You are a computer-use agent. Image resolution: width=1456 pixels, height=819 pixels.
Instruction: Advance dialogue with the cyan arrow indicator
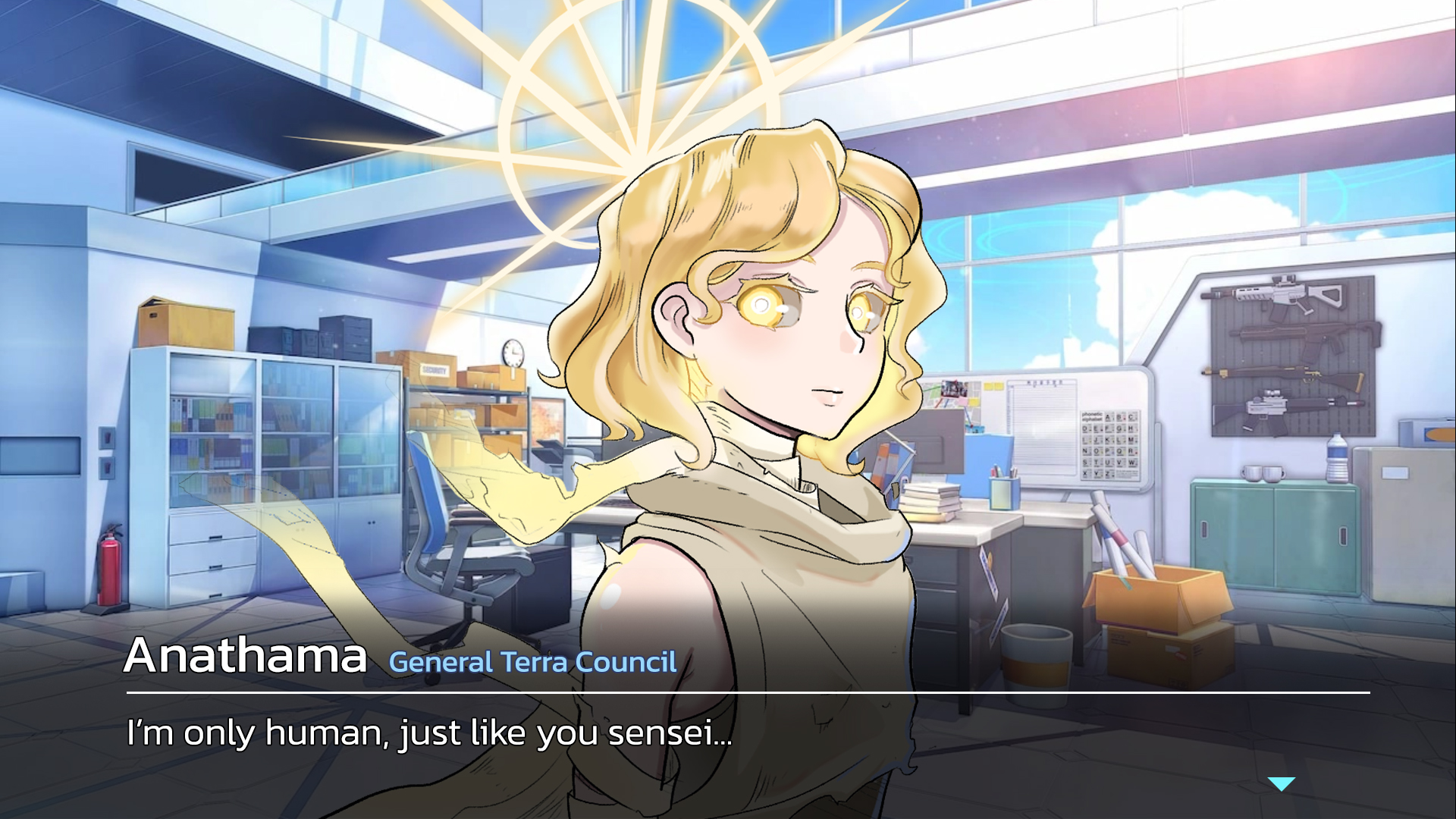point(1281,784)
